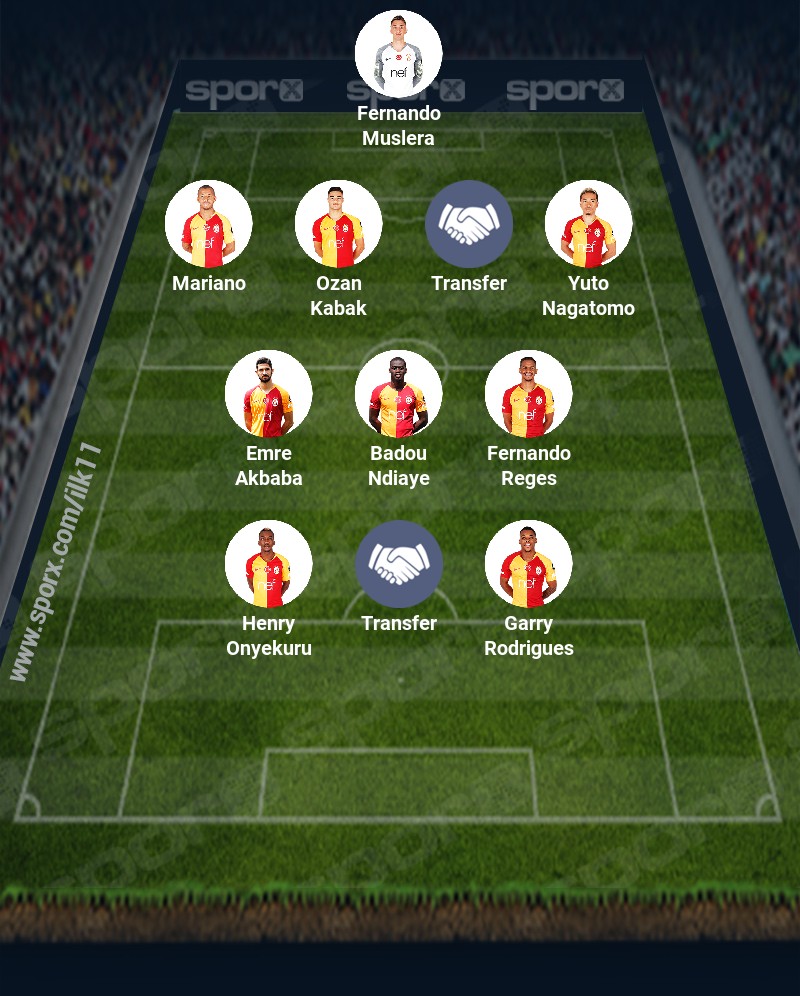Select goalkeeper Fernando Muslera

pos(398,54)
